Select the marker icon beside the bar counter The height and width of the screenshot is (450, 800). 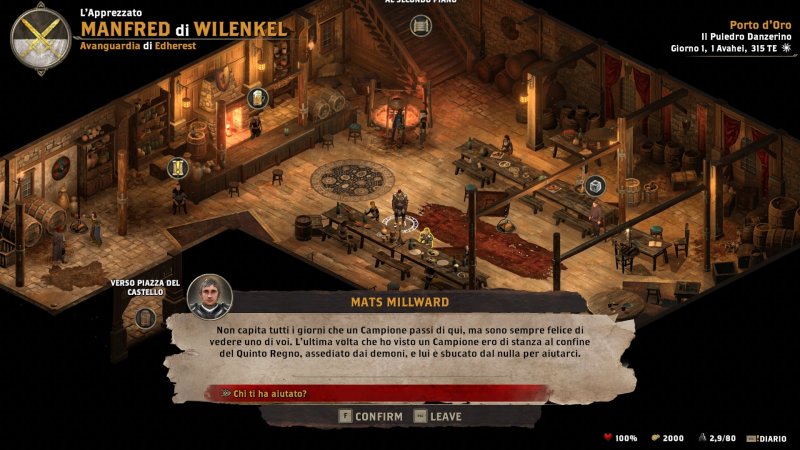pos(180,167)
